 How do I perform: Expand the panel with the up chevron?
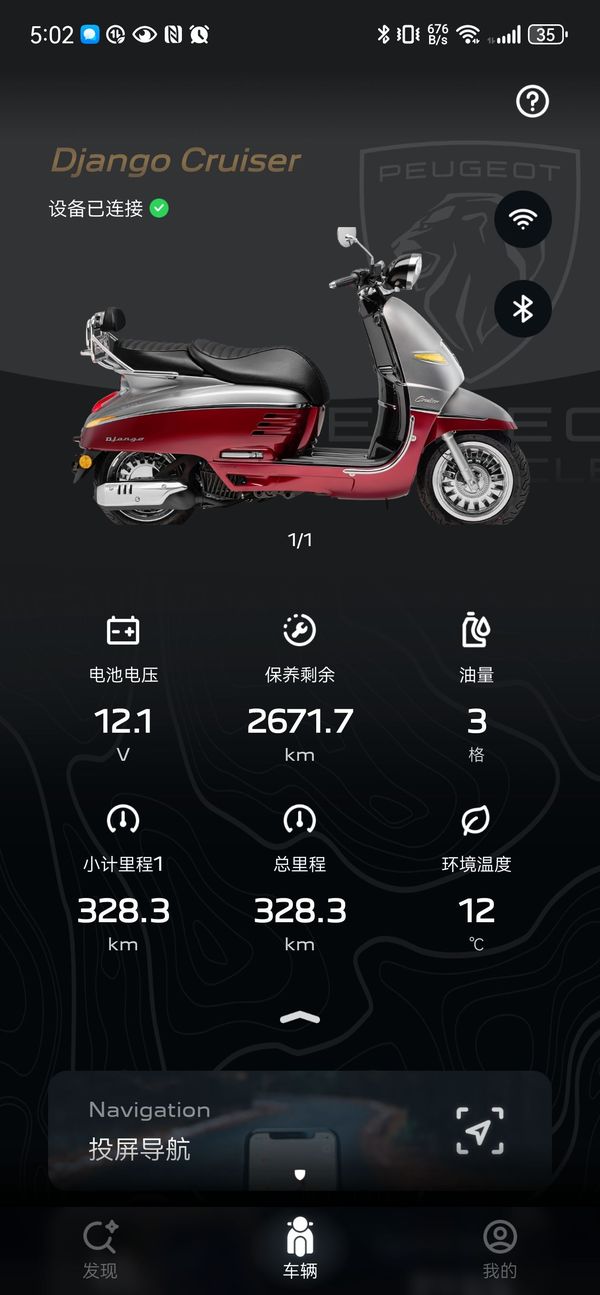[300, 1018]
